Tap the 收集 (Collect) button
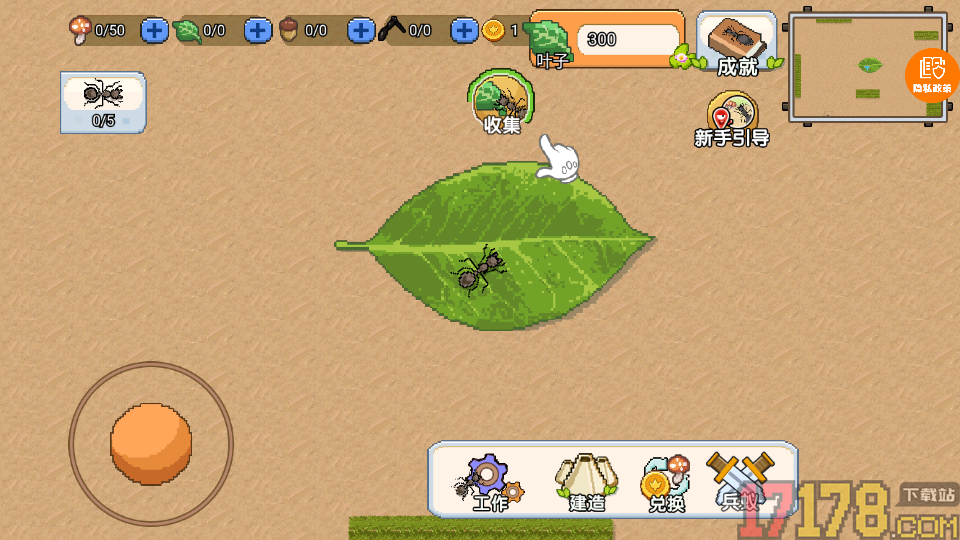The width and height of the screenshot is (960, 540). pyautogui.click(x=501, y=102)
